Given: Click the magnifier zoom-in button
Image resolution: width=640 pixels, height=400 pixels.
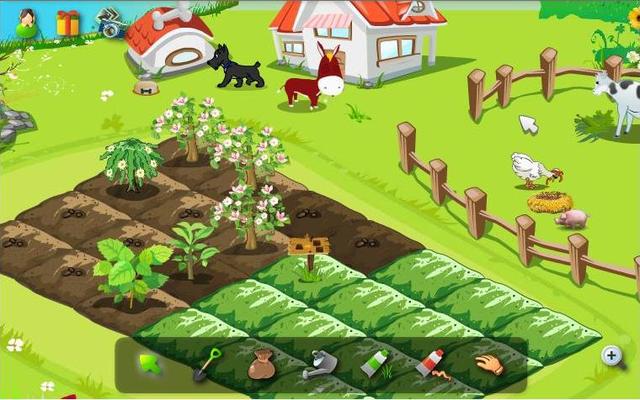Looking at the screenshot, I should (x=612, y=354).
